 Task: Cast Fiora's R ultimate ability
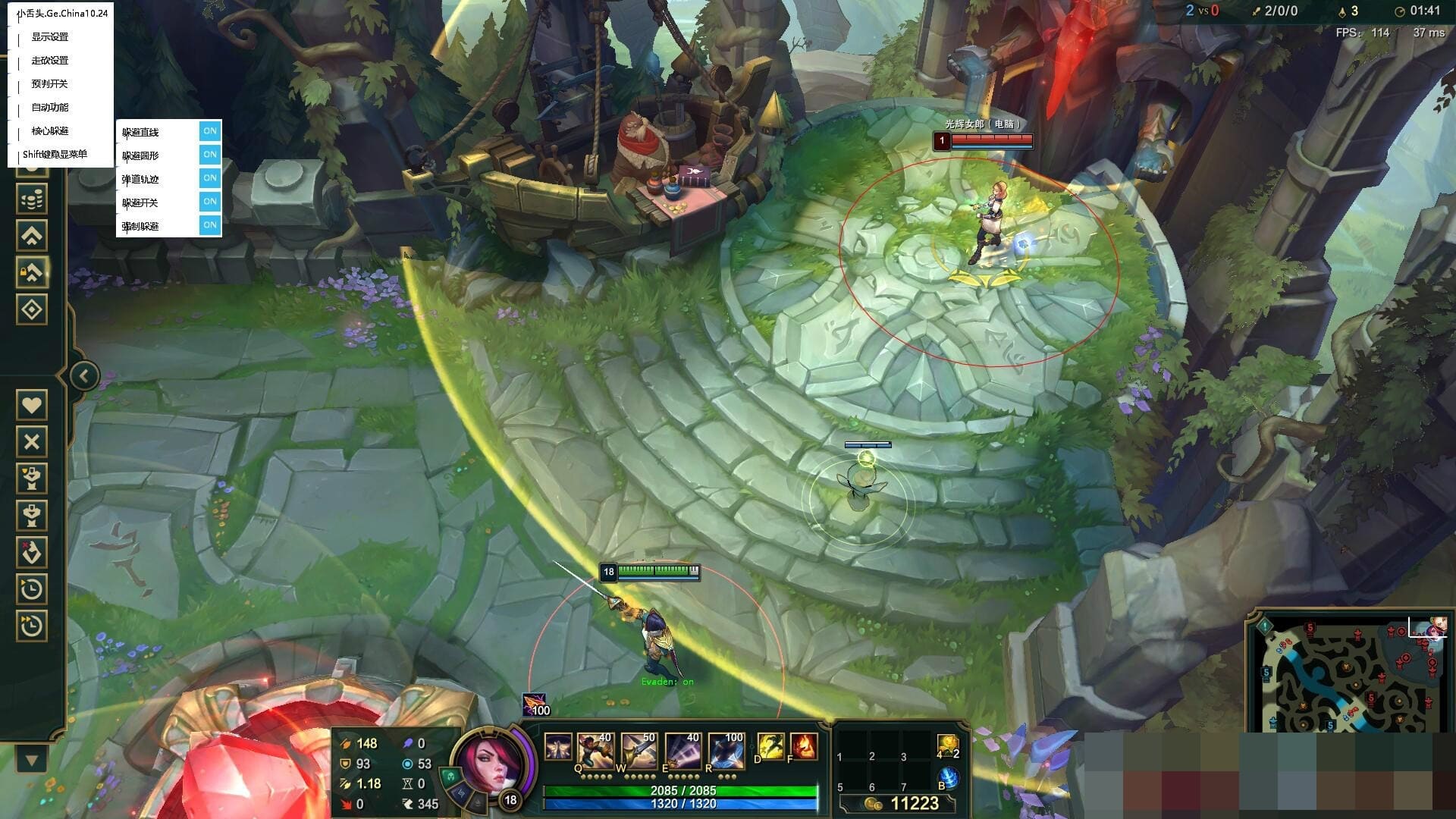[x=726, y=749]
